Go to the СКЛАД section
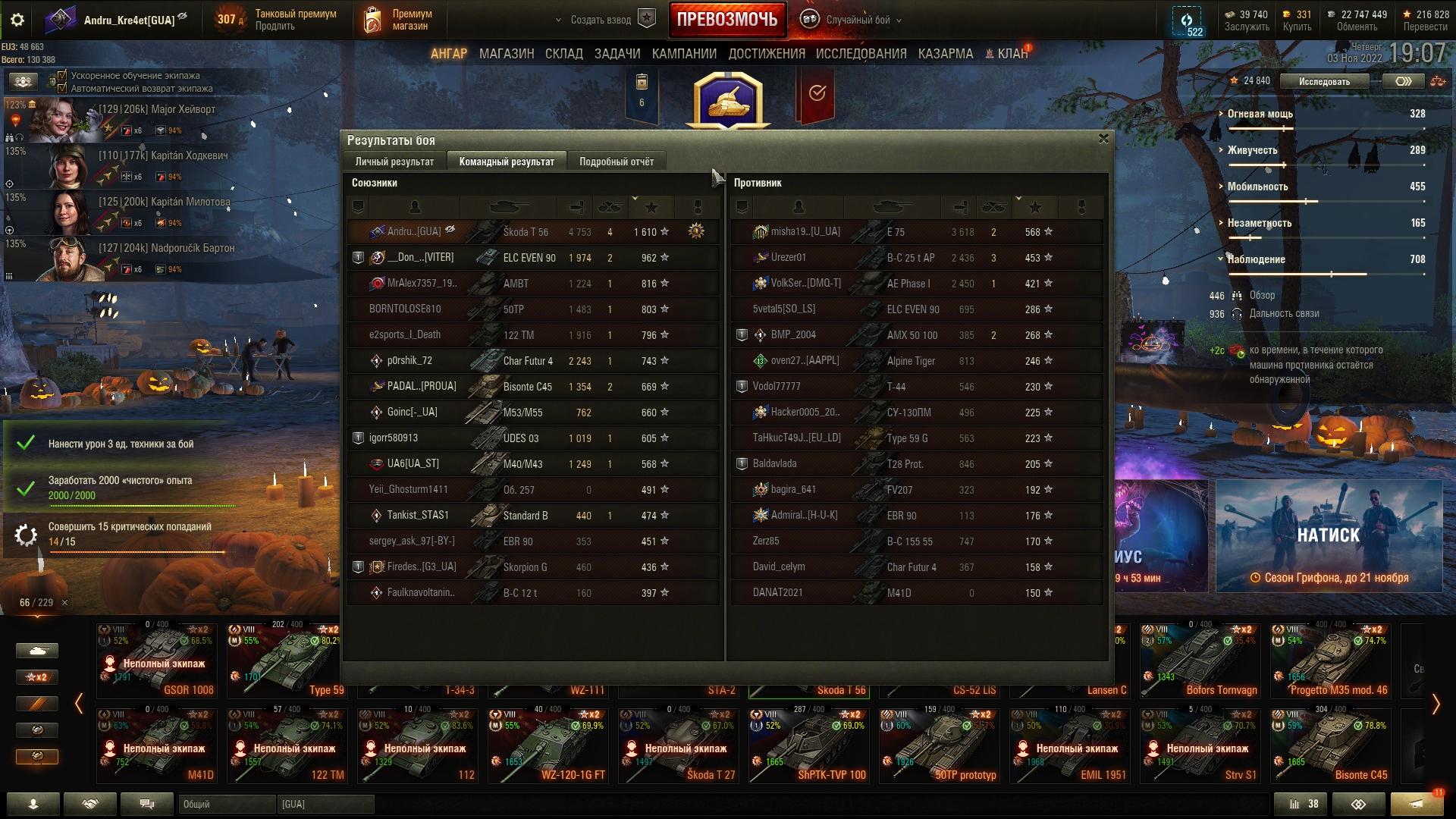The height and width of the screenshot is (819, 1456). click(x=563, y=54)
